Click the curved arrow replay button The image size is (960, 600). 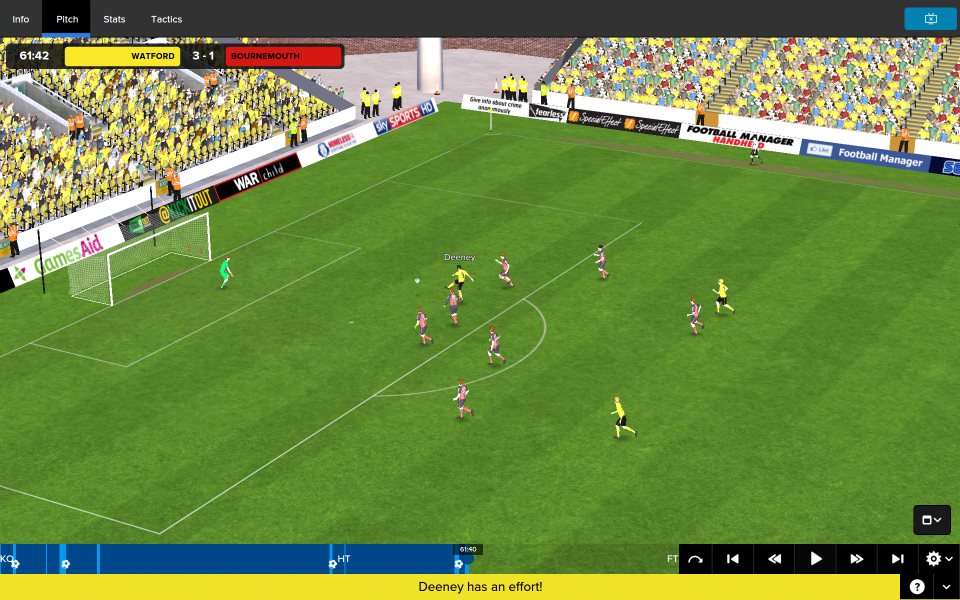[695, 559]
